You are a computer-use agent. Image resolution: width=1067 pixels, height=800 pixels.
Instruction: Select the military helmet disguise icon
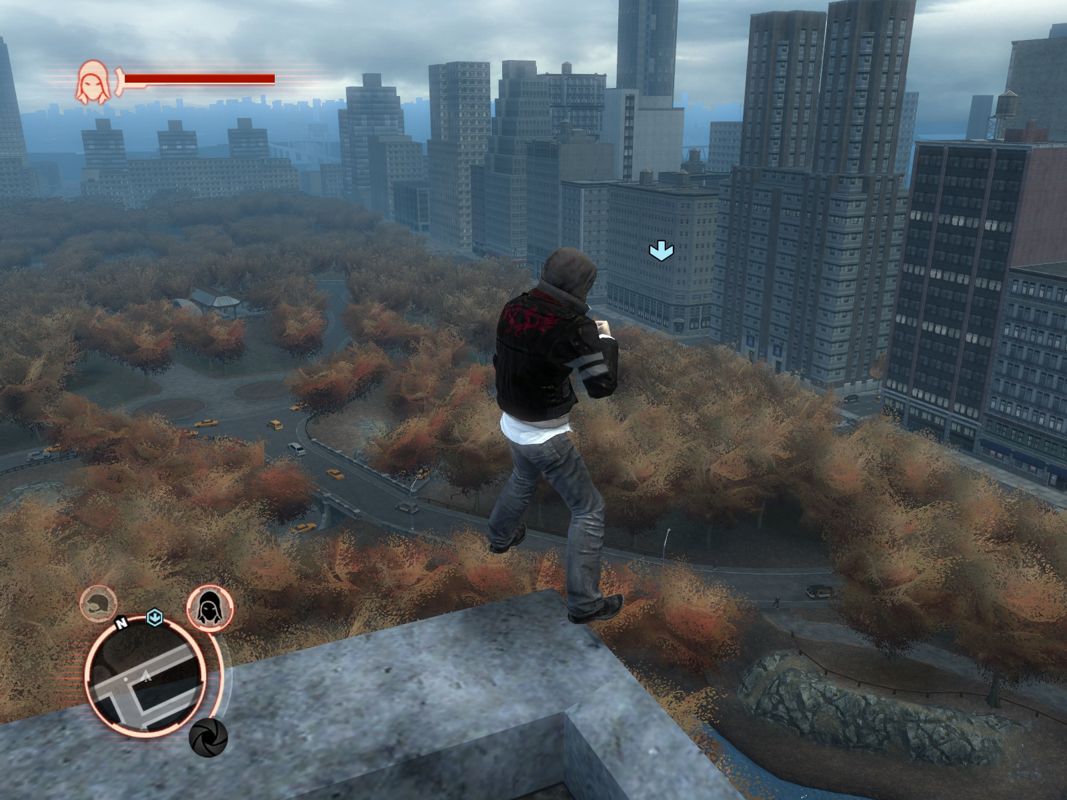coord(98,604)
